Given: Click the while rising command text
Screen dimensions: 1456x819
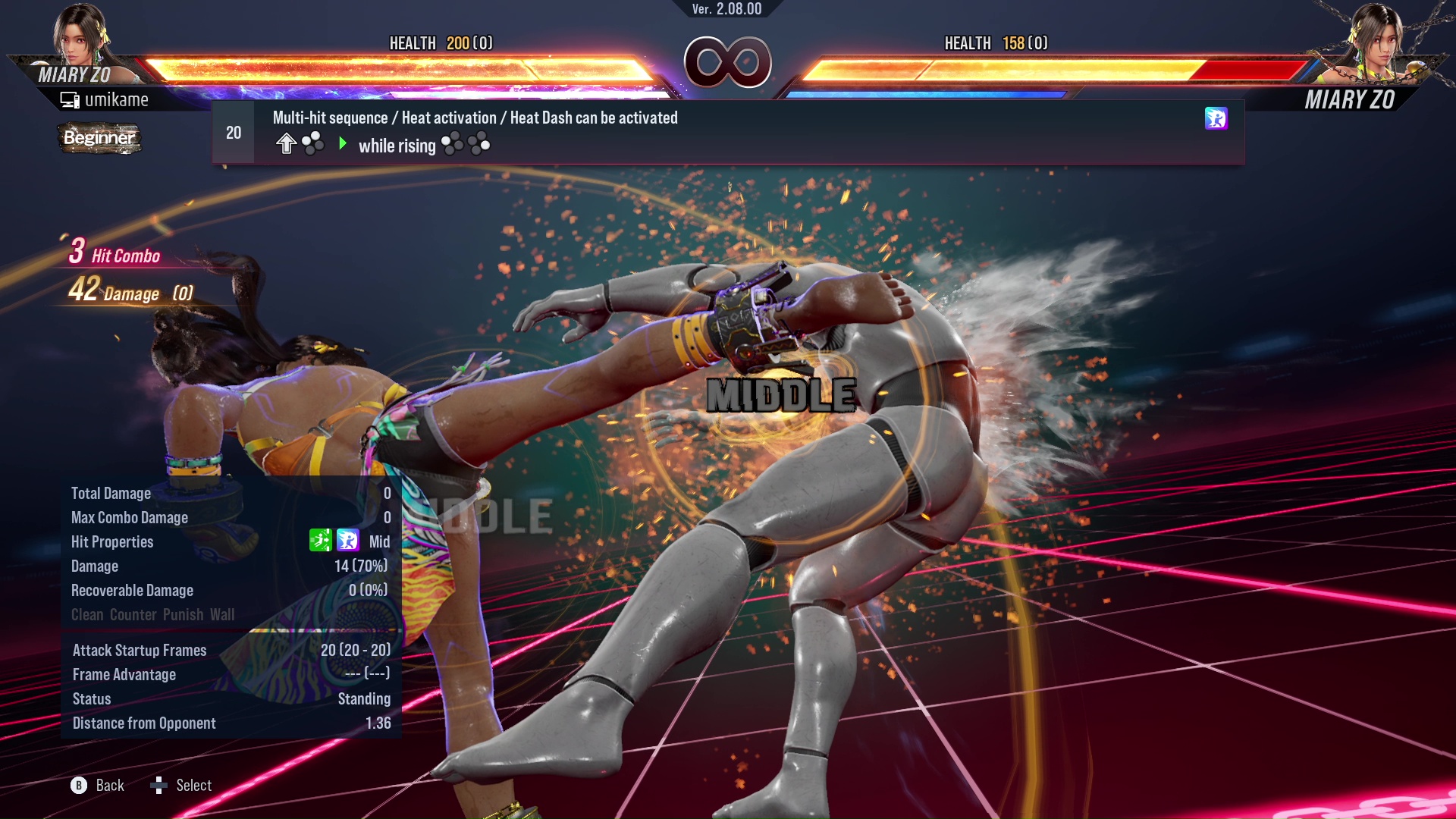Looking at the screenshot, I should coord(396,146).
